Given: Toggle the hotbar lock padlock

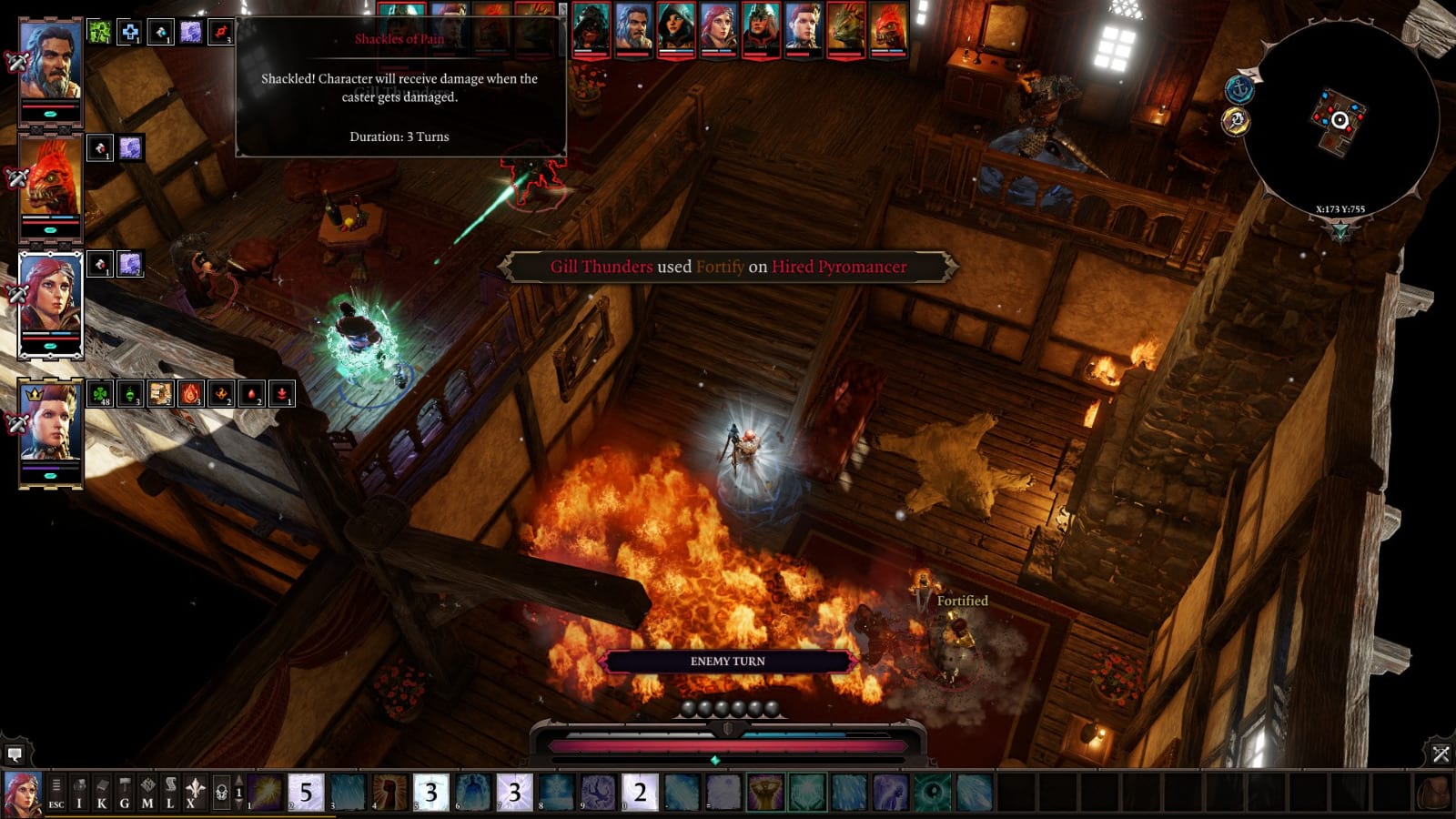Looking at the screenshot, I should pyautogui.click(x=222, y=790).
